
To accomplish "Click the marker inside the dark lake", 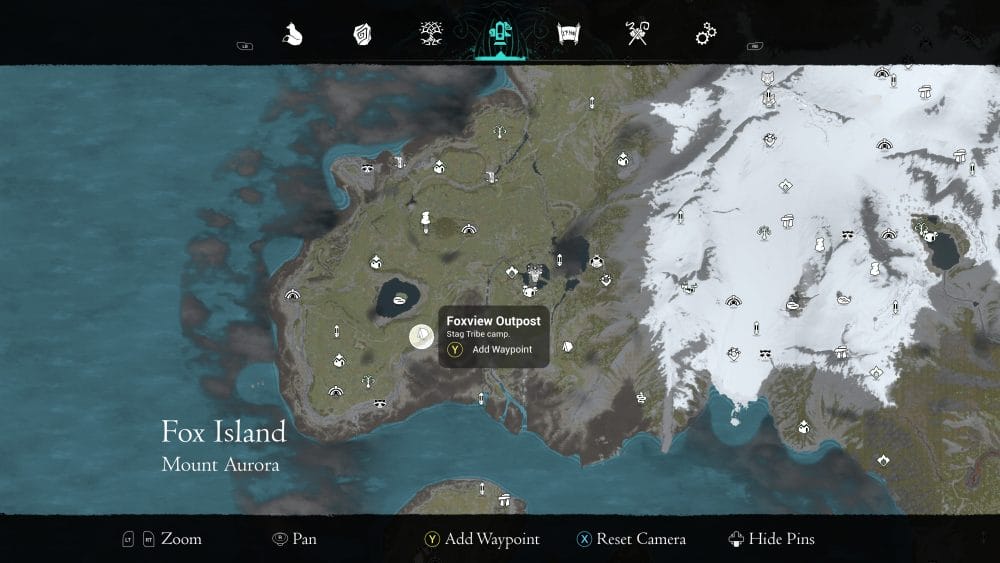I will tap(400, 298).
